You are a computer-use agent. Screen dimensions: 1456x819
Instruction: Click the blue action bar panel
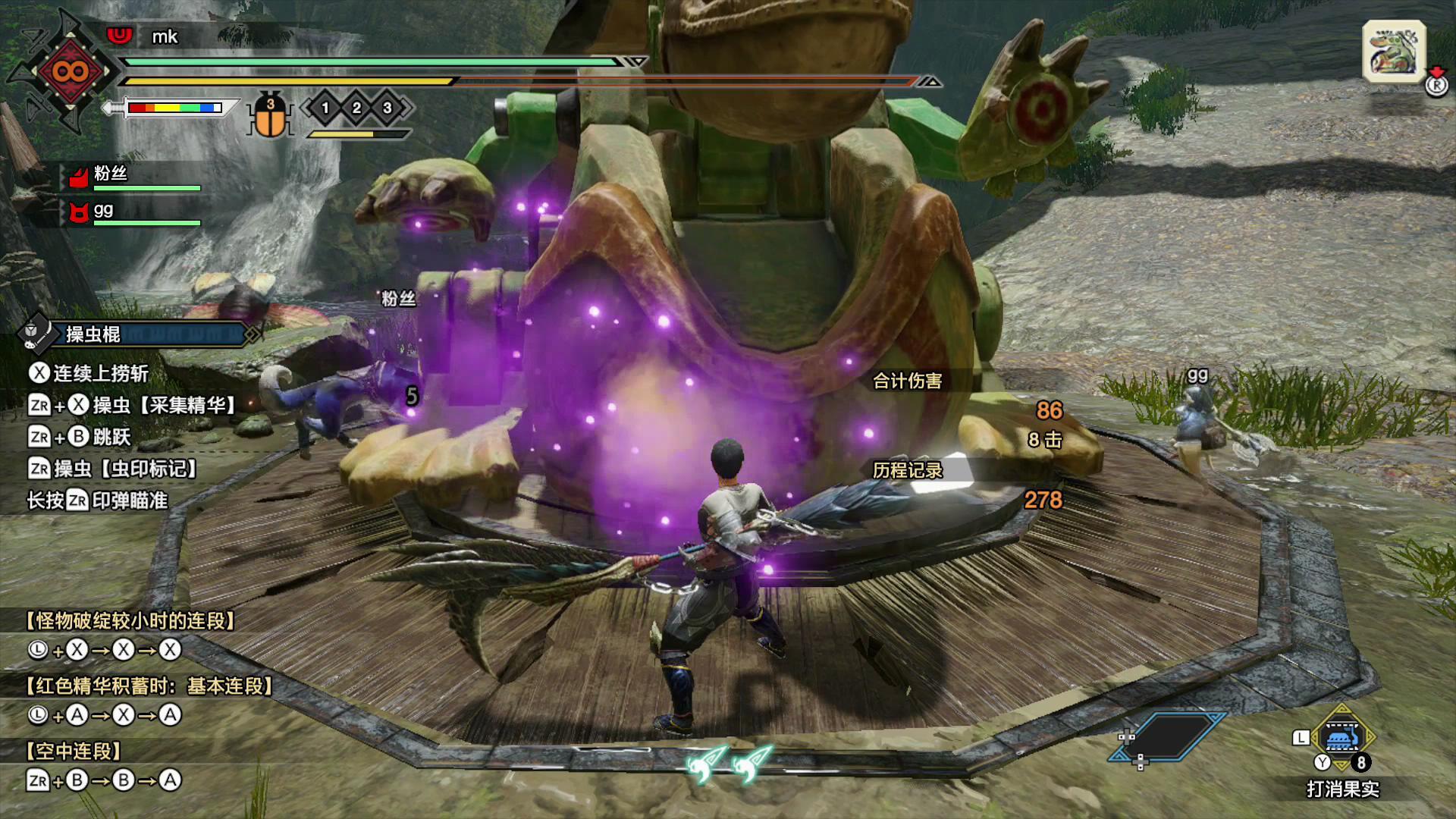coord(1169,736)
